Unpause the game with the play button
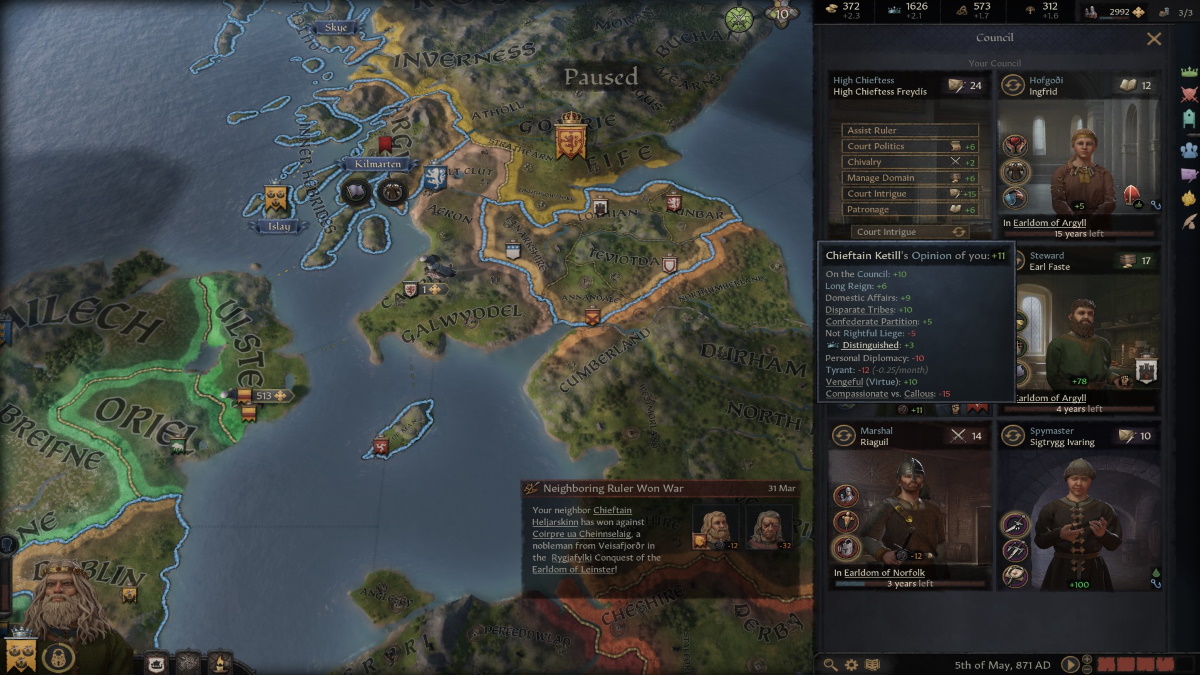 [1070, 664]
